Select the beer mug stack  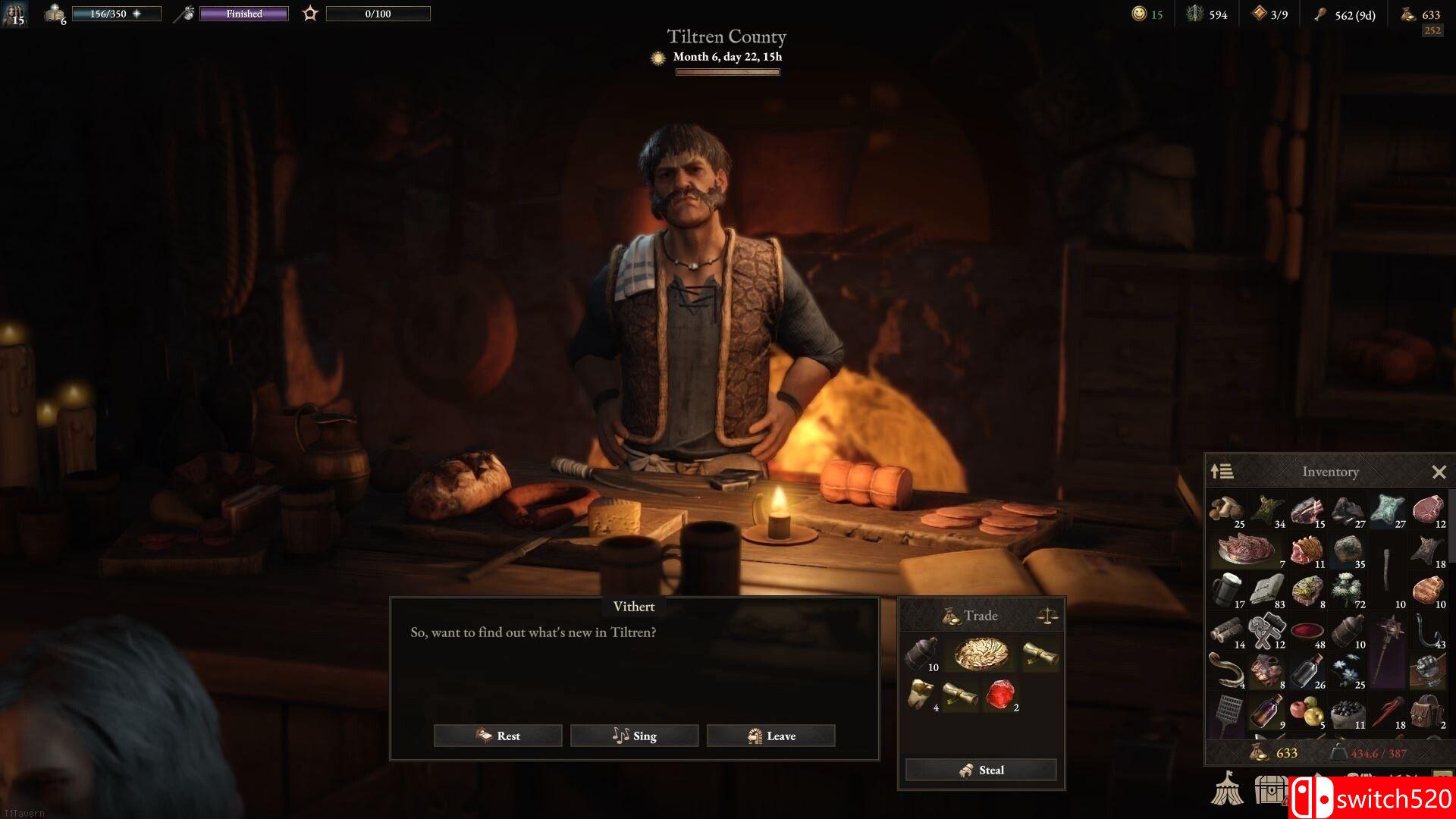1227,590
